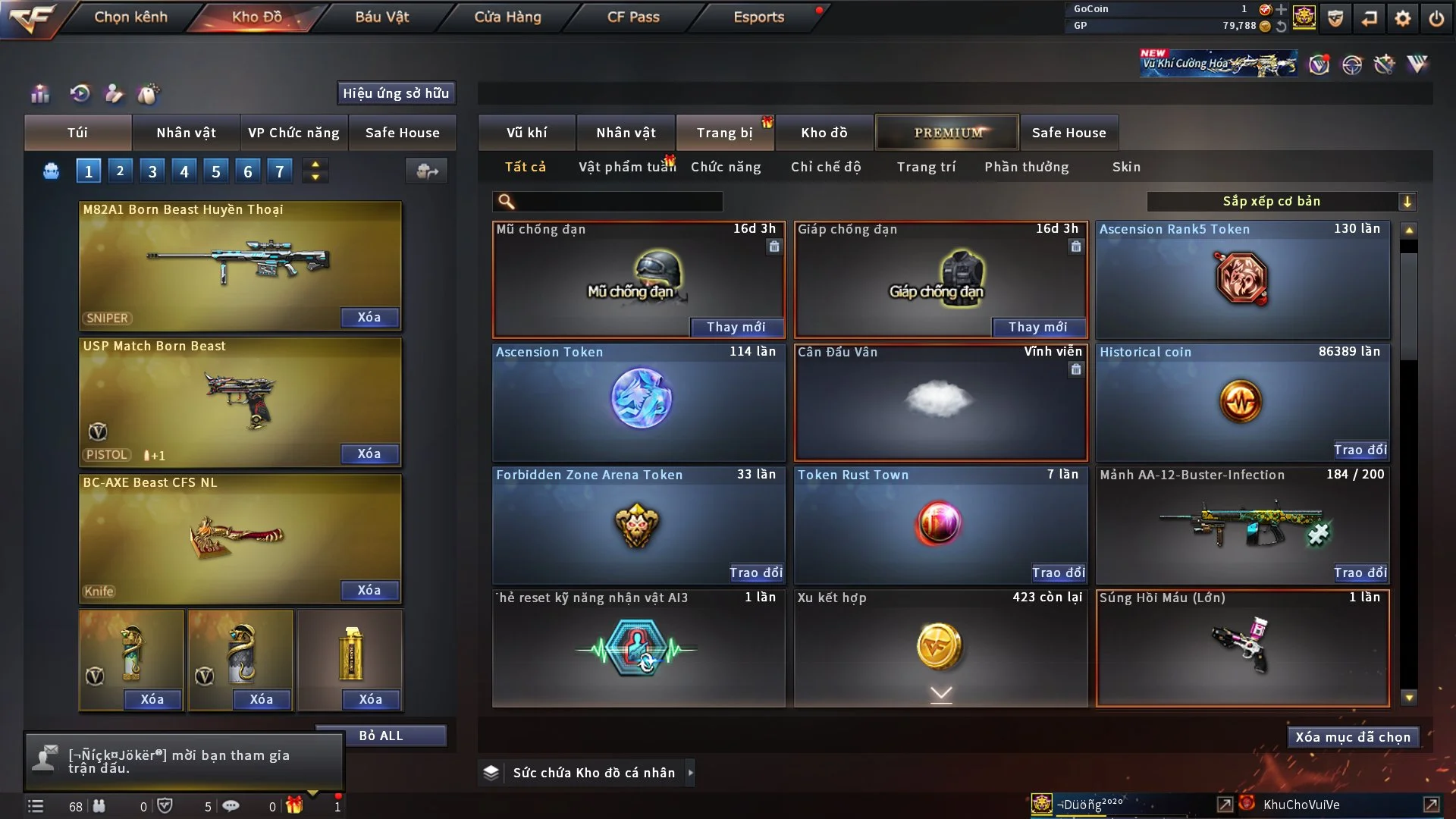The width and height of the screenshot is (1456, 819).
Task: Click the item search field
Action: point(618,202)
